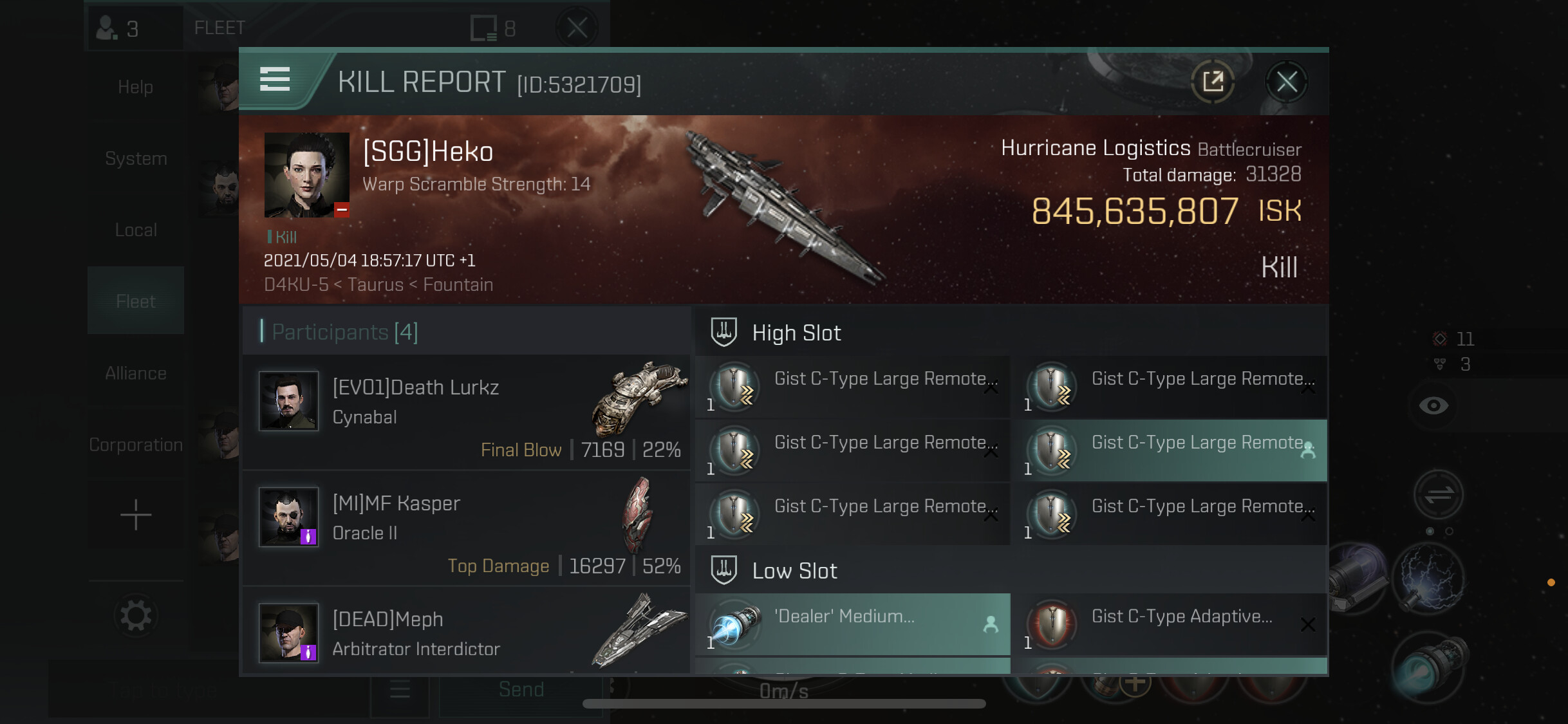
Task: Open the kill report hamburger menu
Action: [x=275, y=80]
